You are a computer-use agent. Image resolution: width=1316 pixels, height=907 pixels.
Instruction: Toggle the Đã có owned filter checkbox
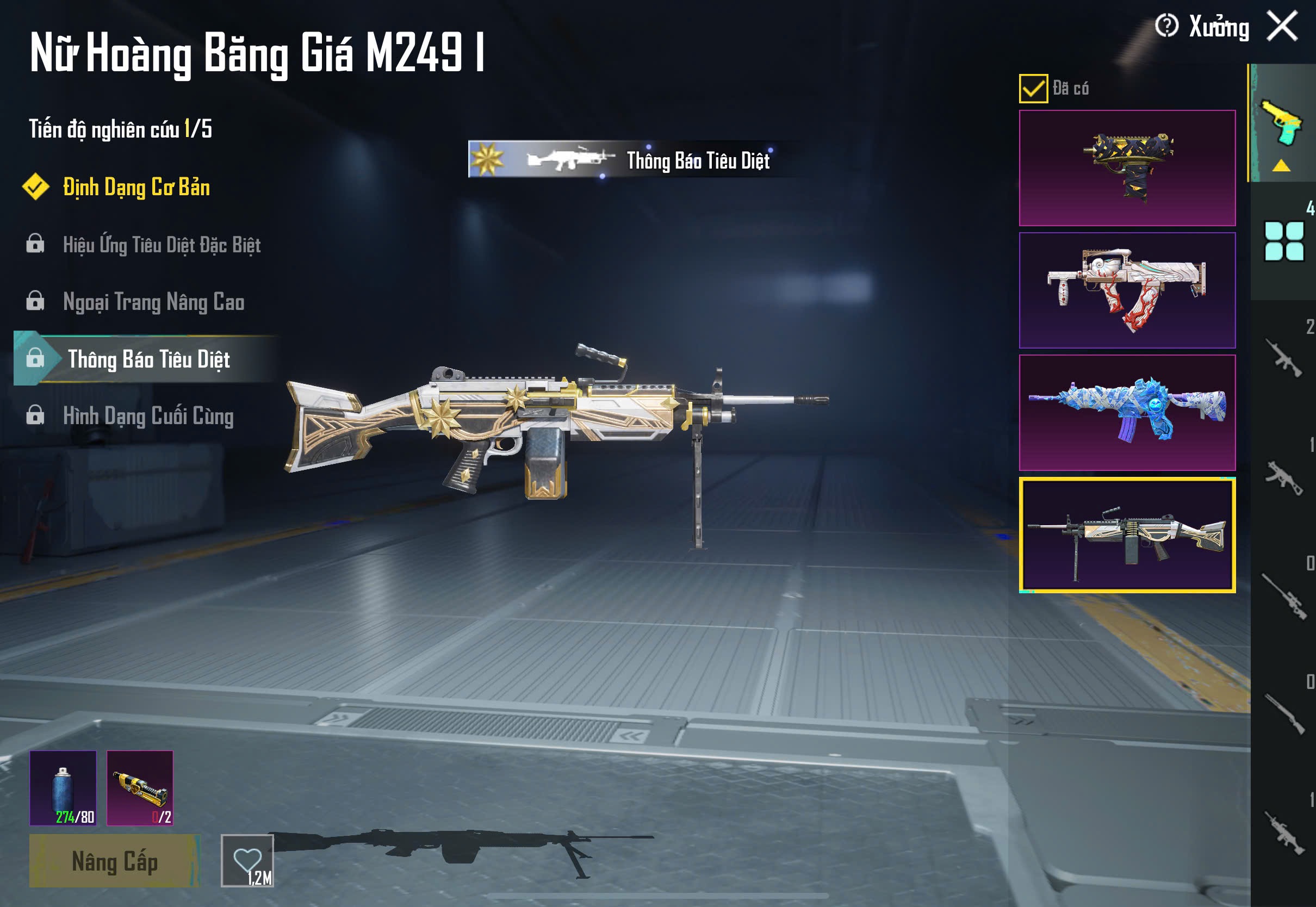pos(1033,89)
